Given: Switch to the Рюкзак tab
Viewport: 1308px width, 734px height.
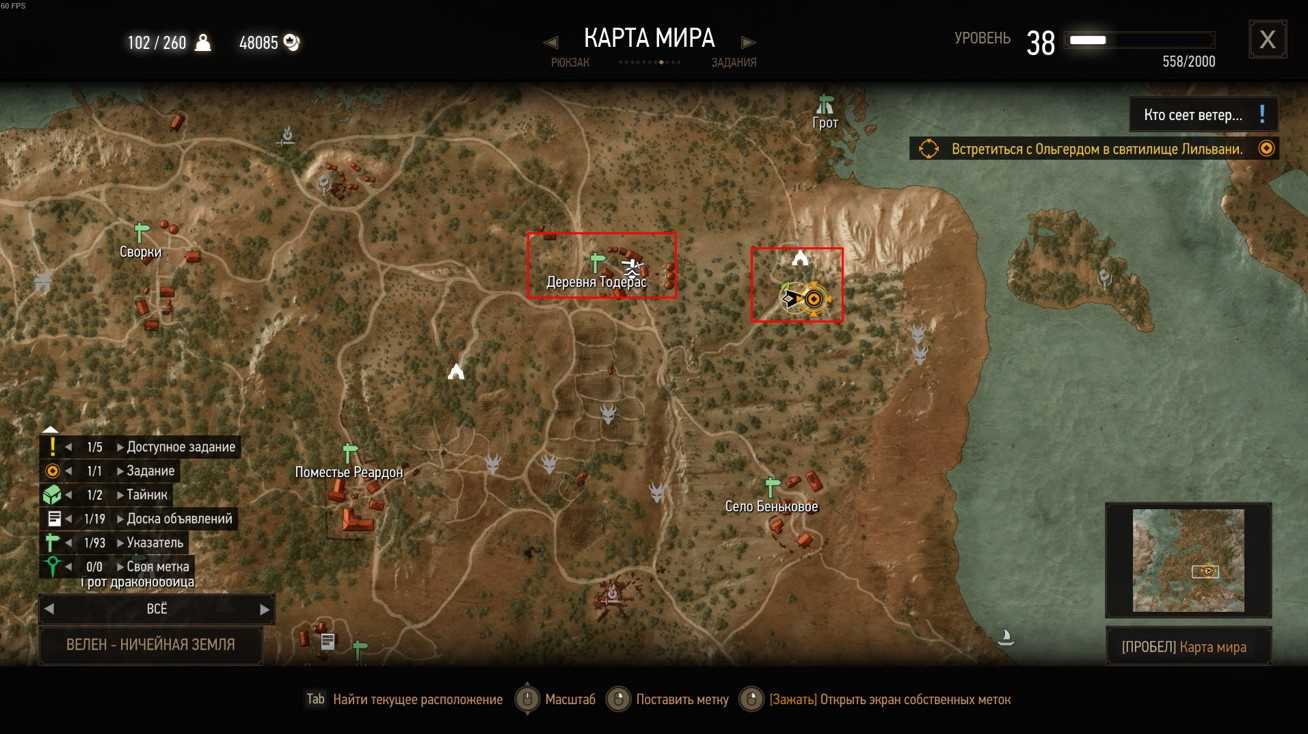Looking at the screenshot, I should point(570,62).
